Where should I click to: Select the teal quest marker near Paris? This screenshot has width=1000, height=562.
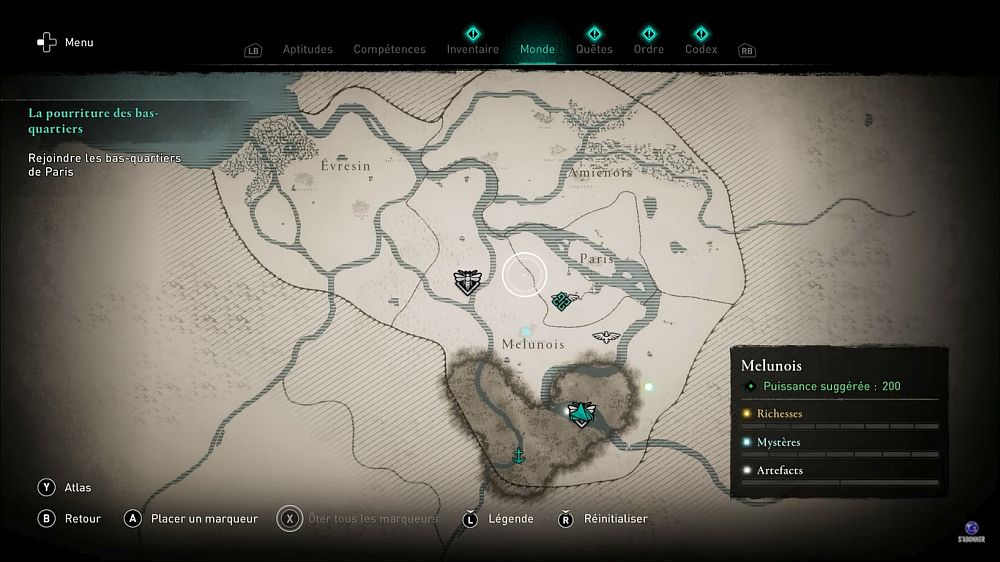click(x=562, y=299)
